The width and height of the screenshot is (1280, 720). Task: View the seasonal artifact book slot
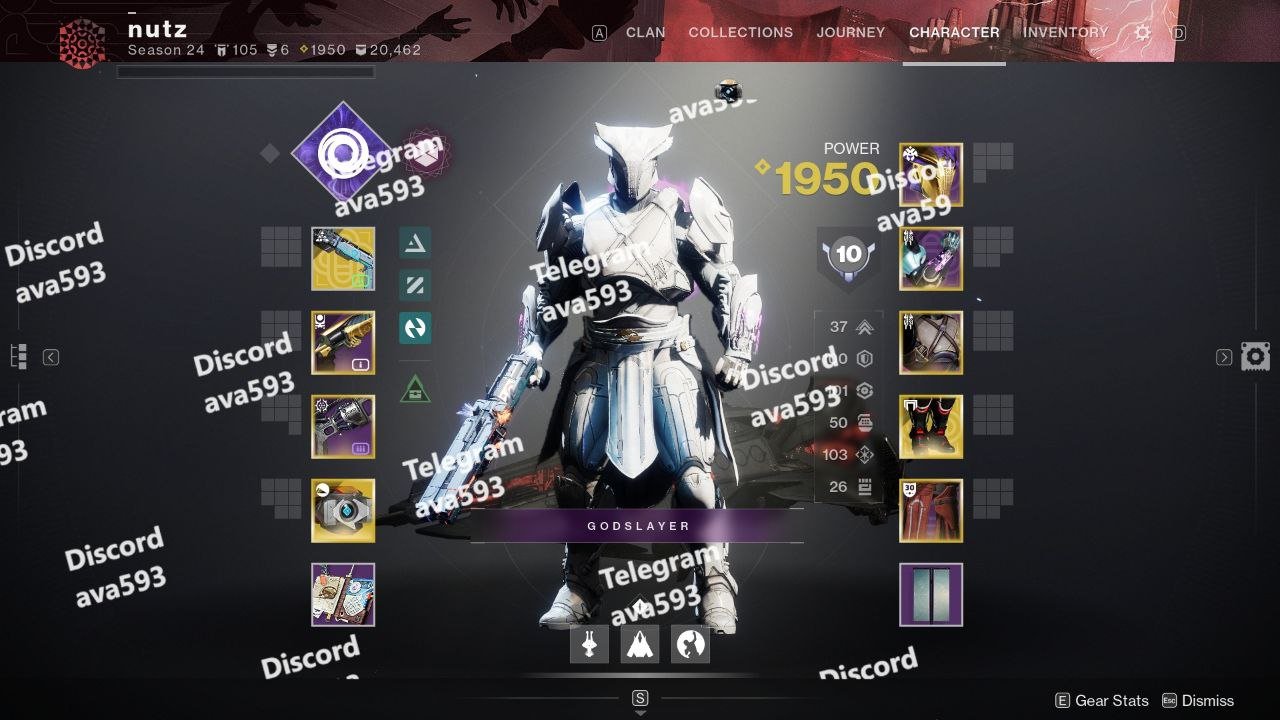[343, 595]
